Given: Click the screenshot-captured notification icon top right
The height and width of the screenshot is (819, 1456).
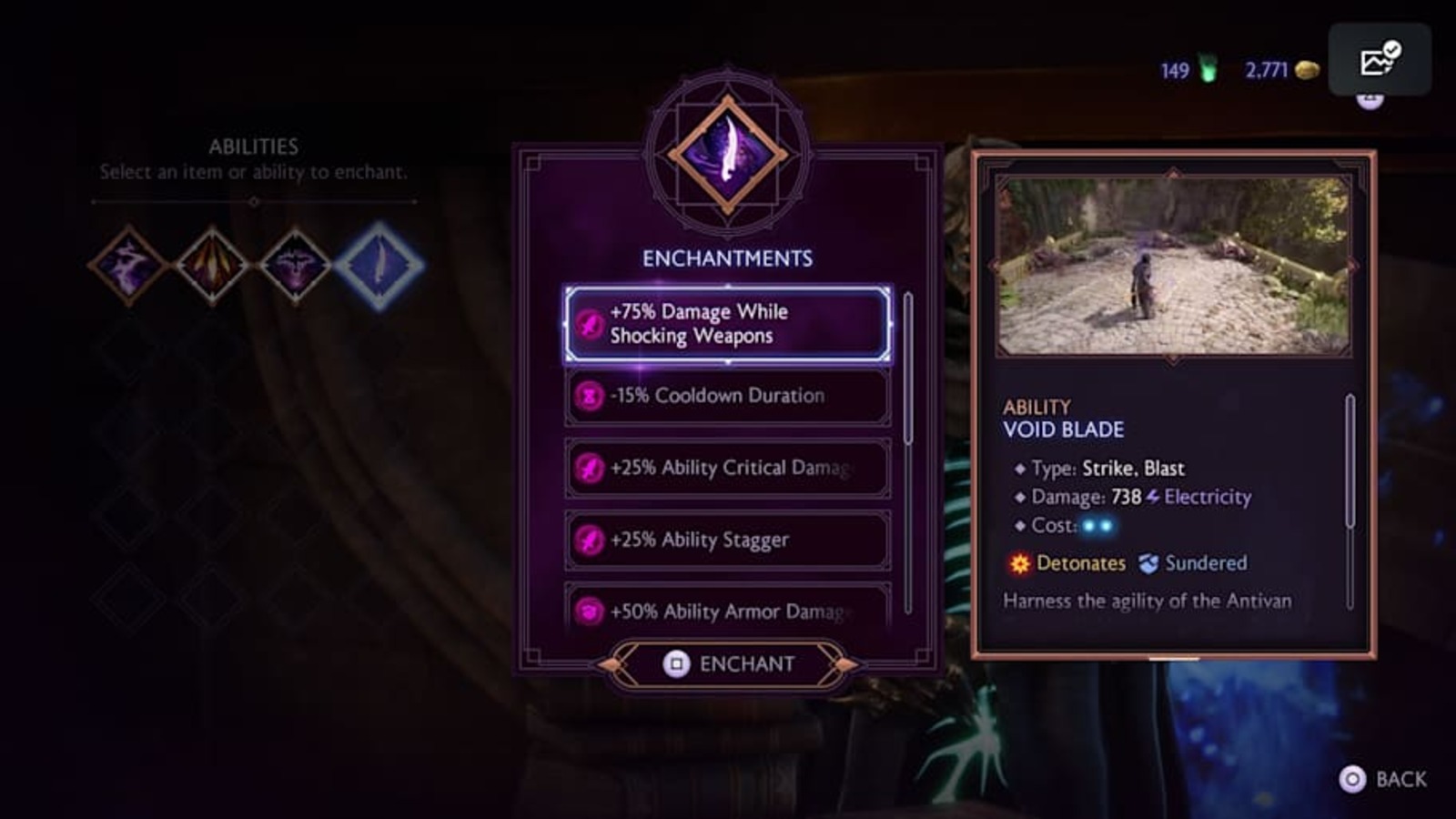Looking at the screenshot, I should coord(1379,57).
